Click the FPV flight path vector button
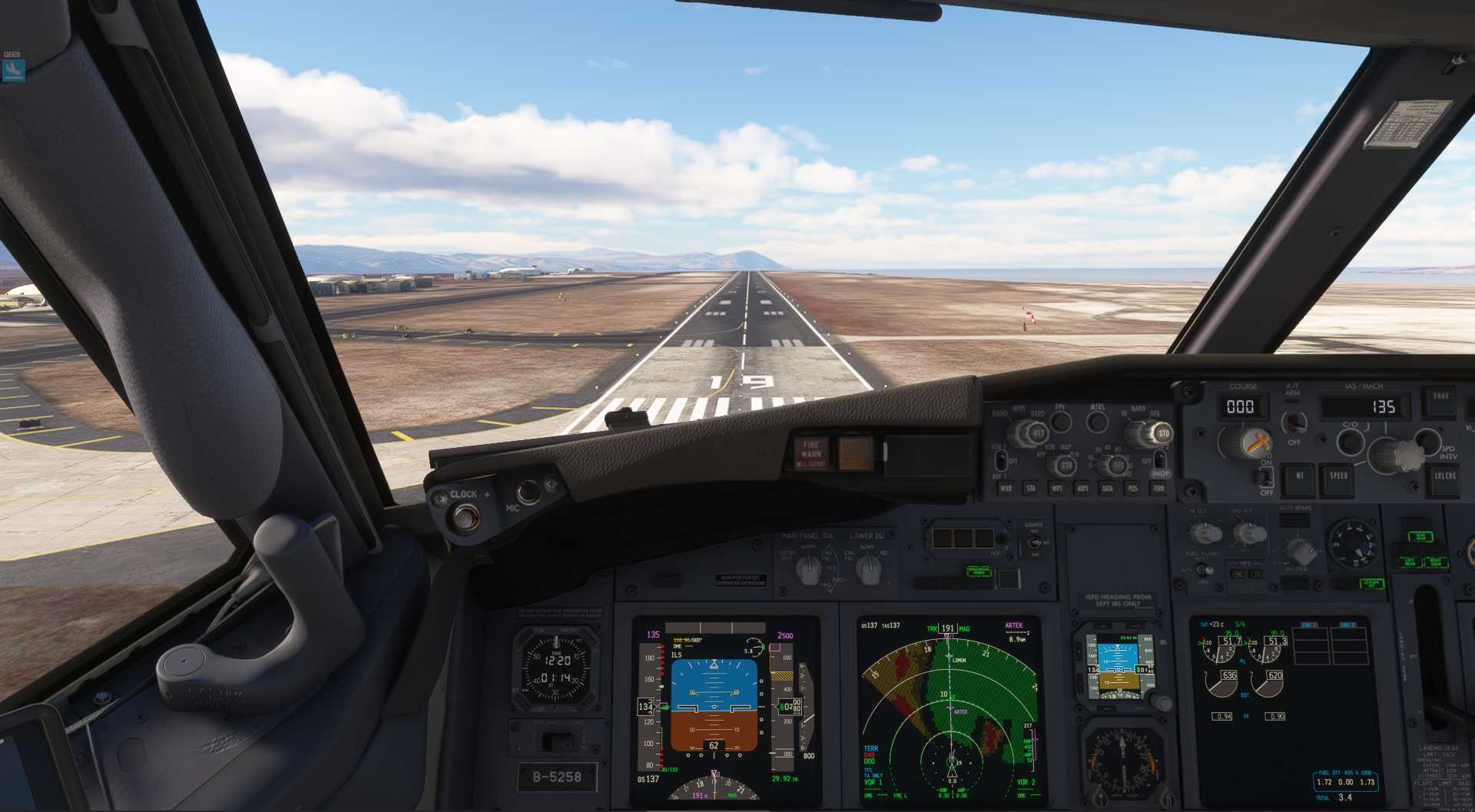 (x=1061, y=421)
